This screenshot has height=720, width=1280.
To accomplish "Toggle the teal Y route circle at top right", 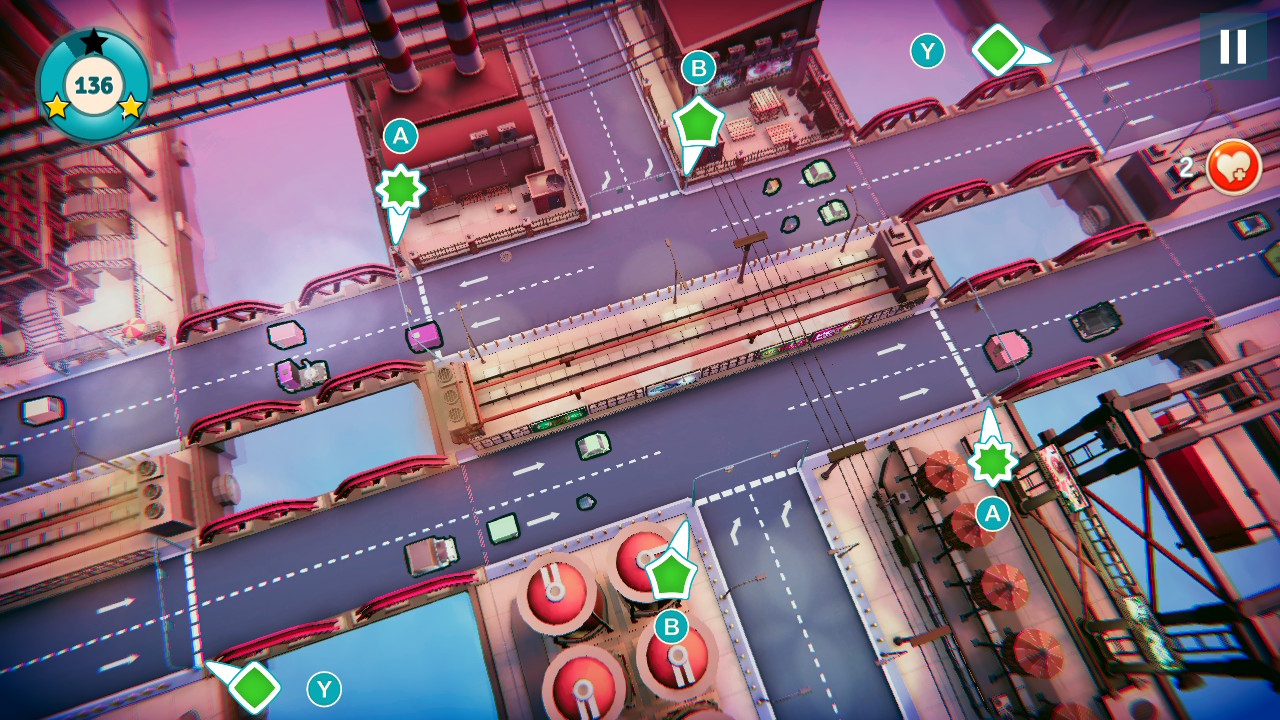I will (x=928, y=51).
